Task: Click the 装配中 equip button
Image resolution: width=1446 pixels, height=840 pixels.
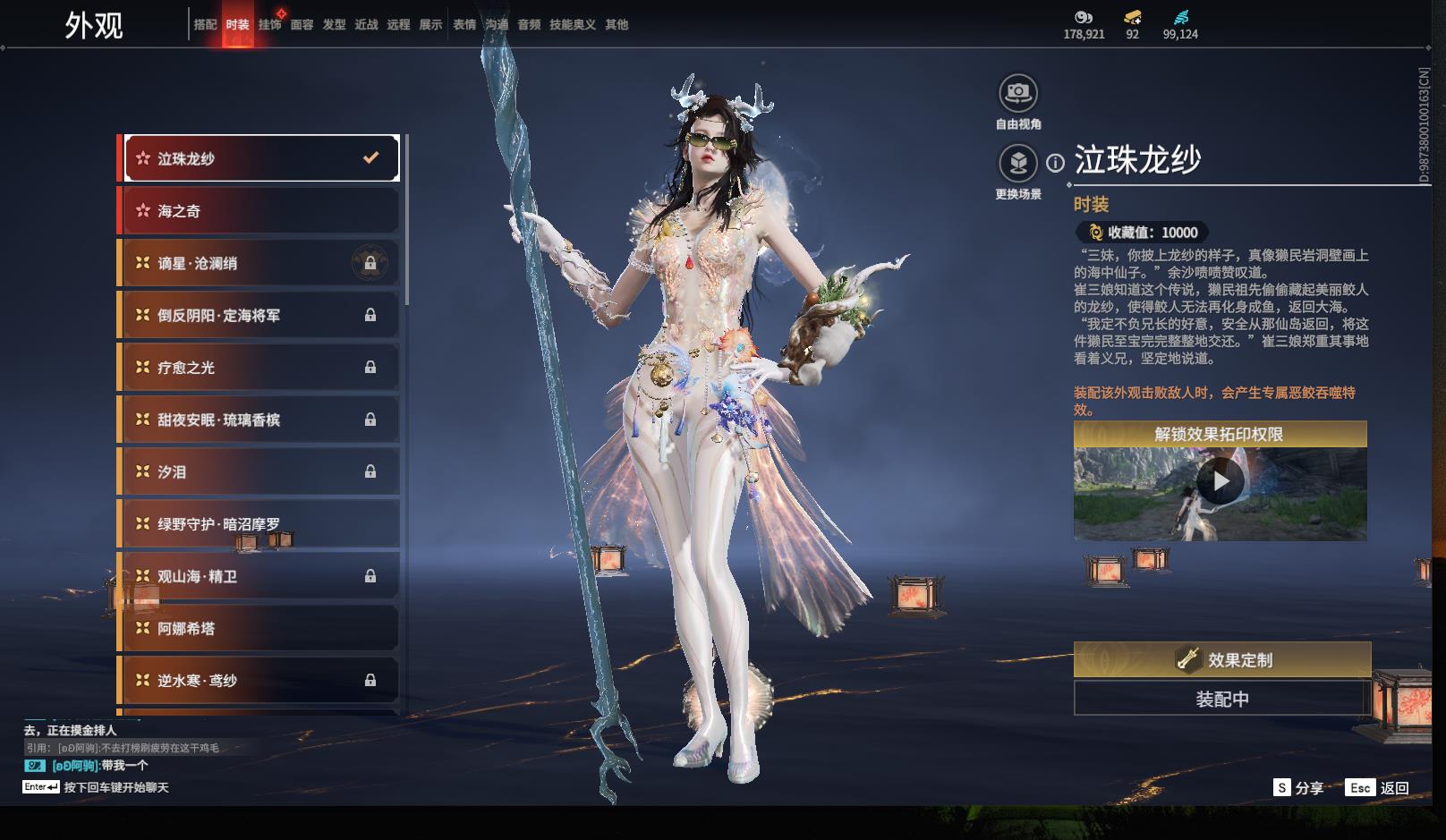Action: point(1222,699)
